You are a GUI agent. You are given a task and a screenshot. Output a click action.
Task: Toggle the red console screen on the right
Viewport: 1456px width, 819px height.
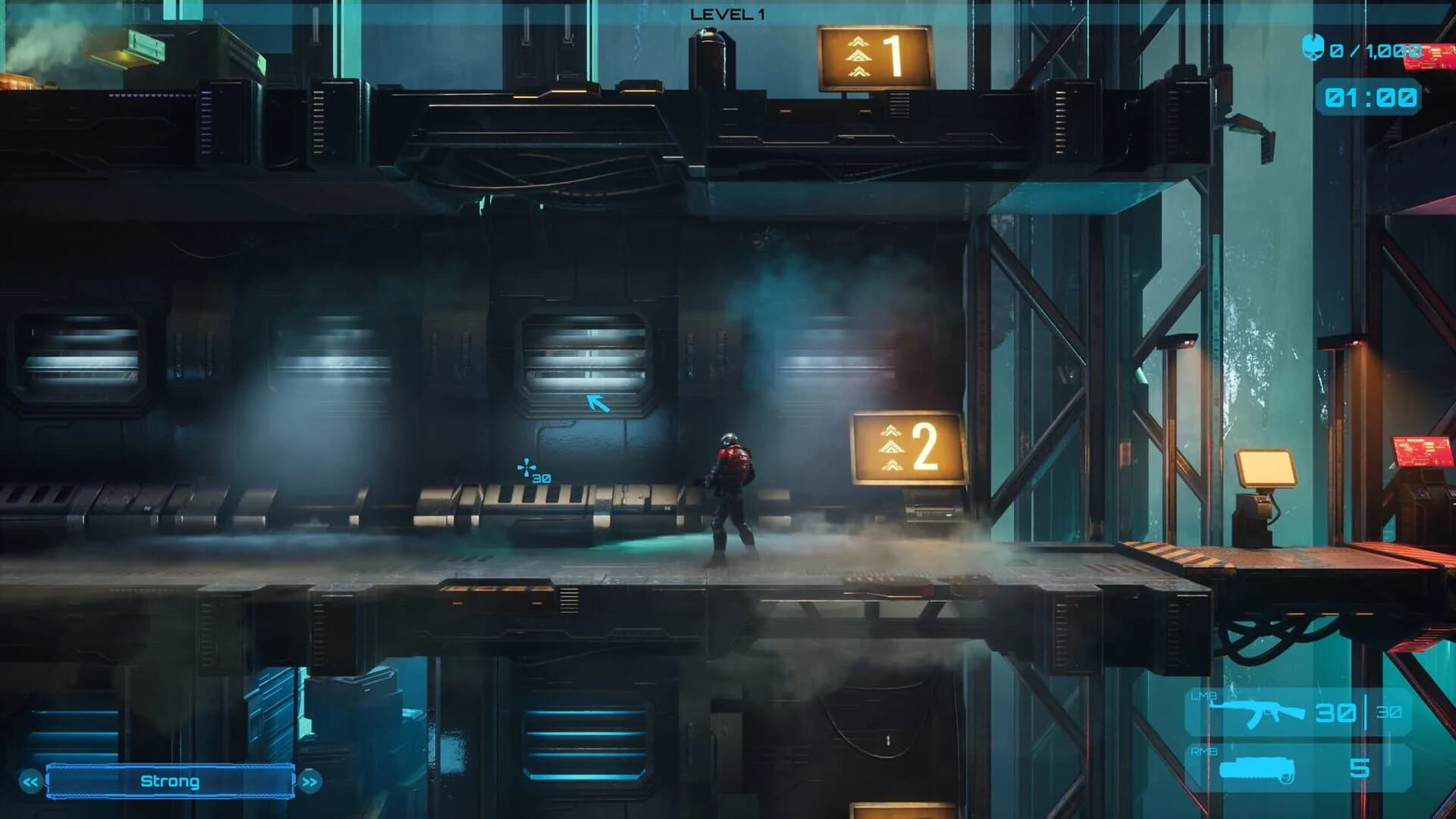pos(1422,451)
